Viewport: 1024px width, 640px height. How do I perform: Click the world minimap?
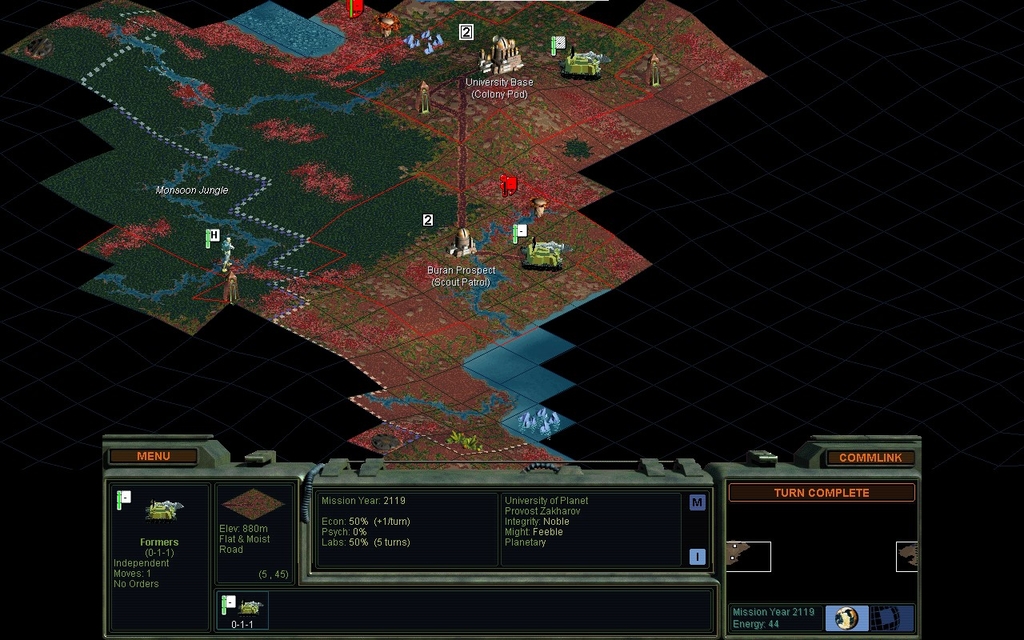click(x=821, y=555)
